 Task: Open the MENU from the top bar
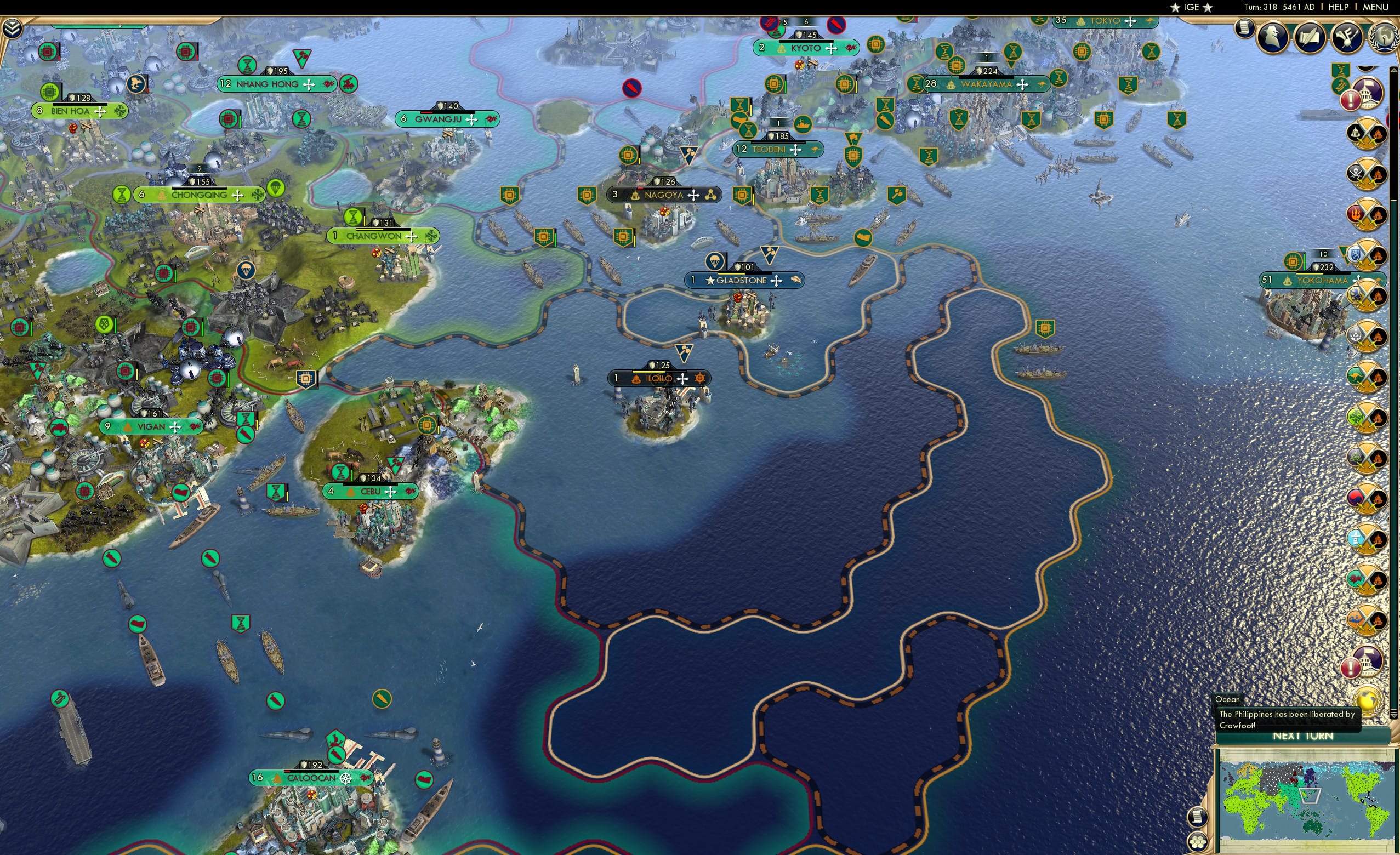(1375, 7)
